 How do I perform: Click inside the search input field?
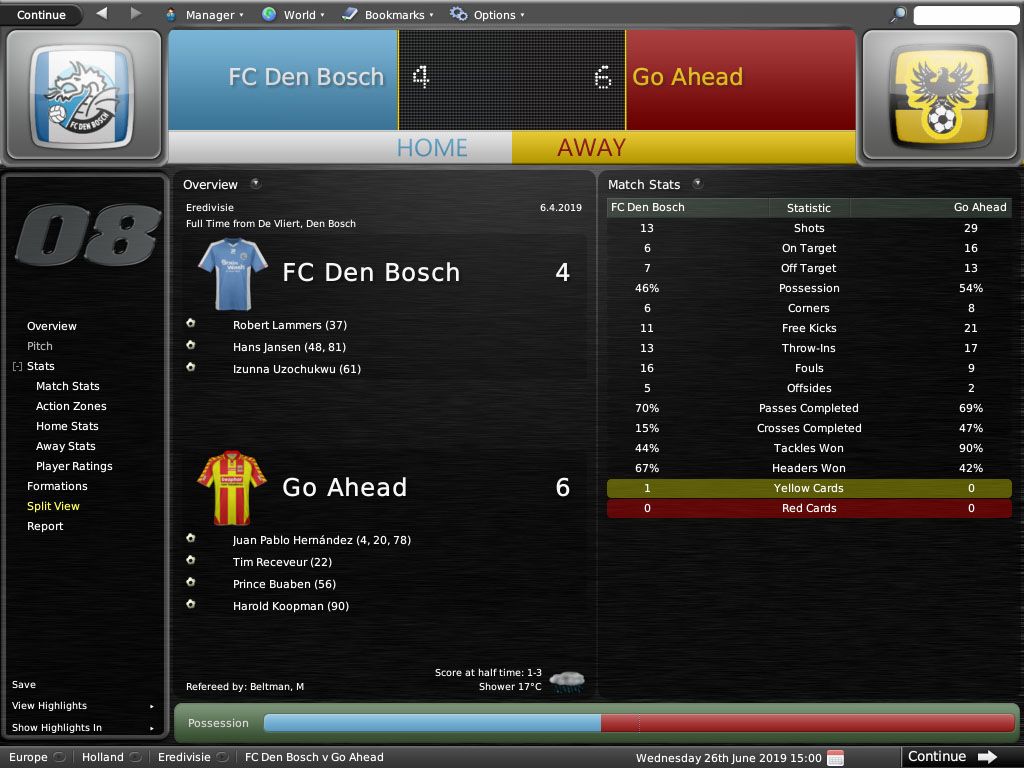[x=965, y=15]
